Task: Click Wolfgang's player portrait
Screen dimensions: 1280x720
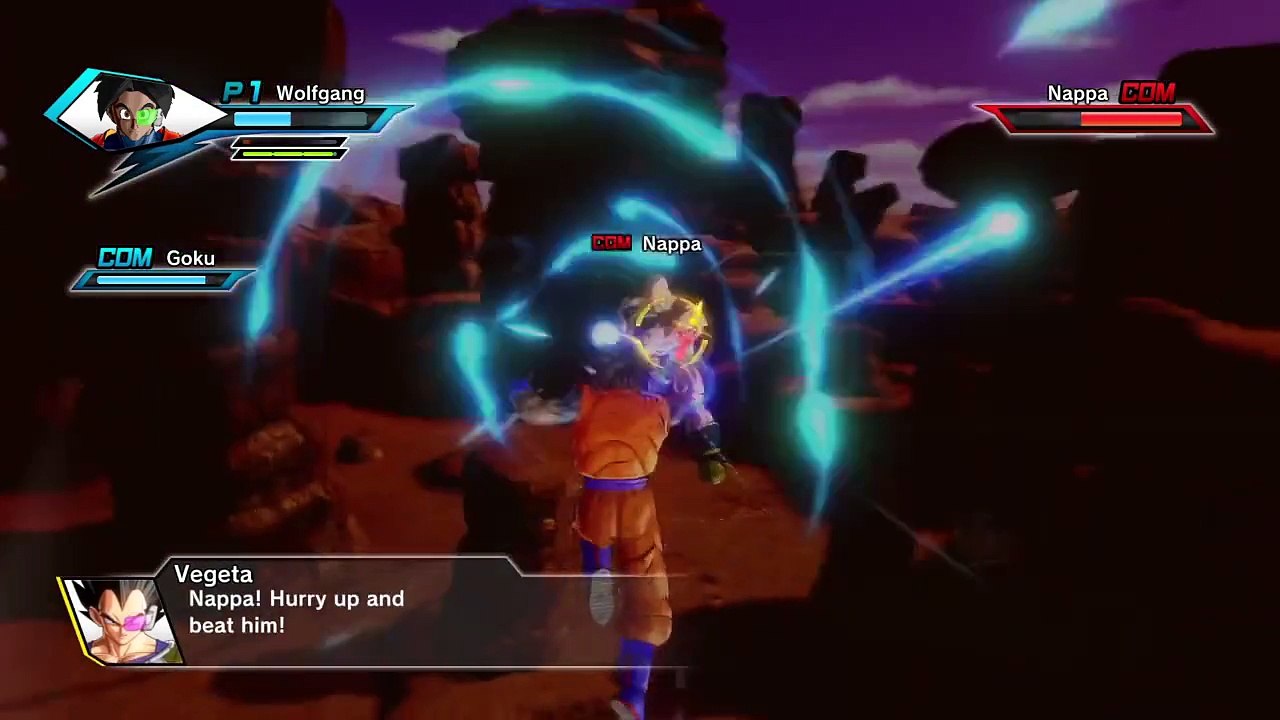Action: 133,113
